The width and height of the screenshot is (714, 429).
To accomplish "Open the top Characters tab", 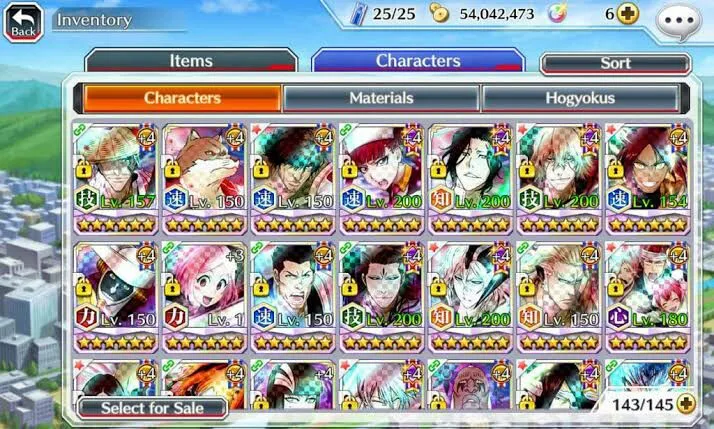I will (x=417, y=61).
